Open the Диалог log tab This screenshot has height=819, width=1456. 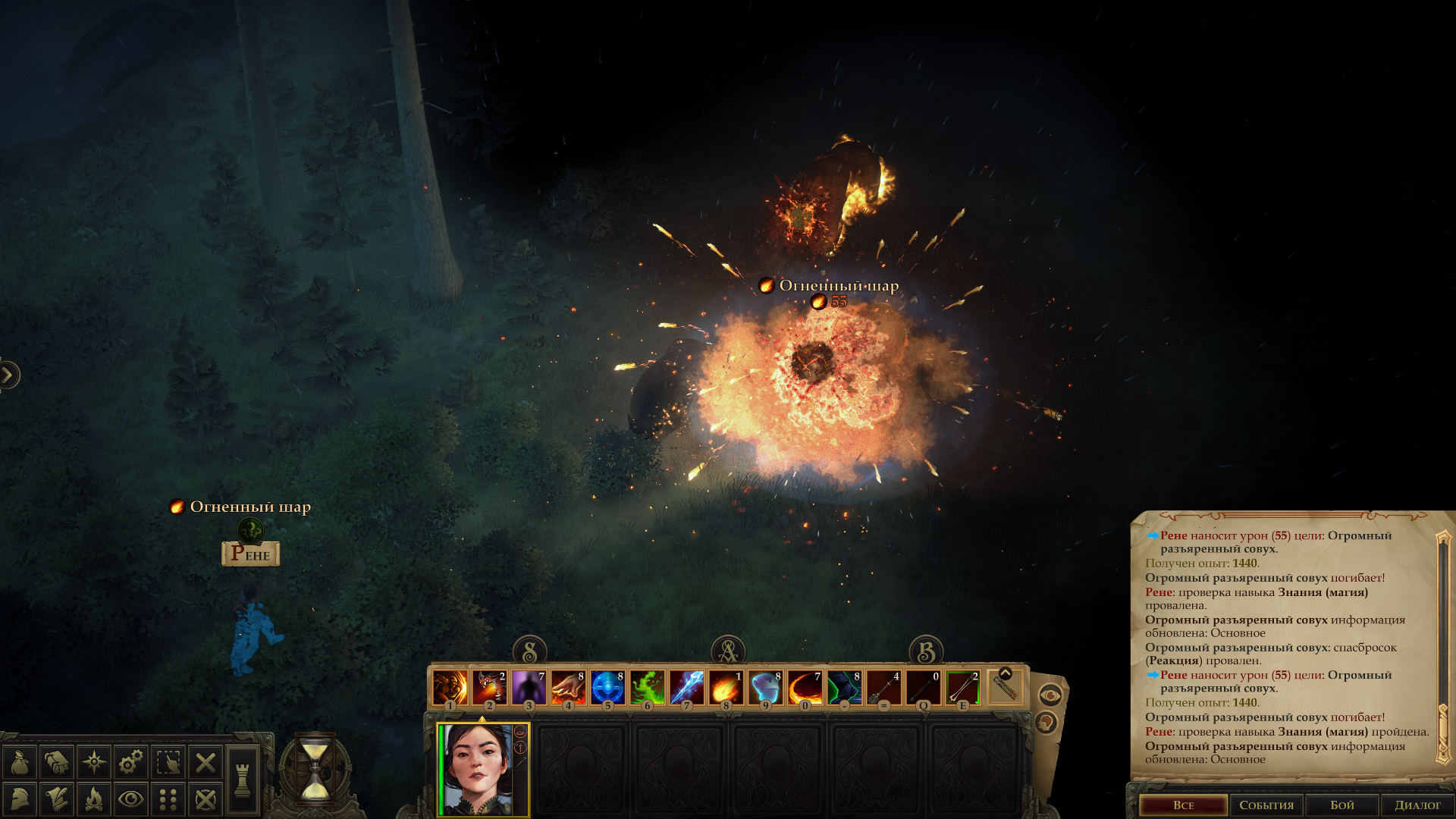(x=1417, y=805)
